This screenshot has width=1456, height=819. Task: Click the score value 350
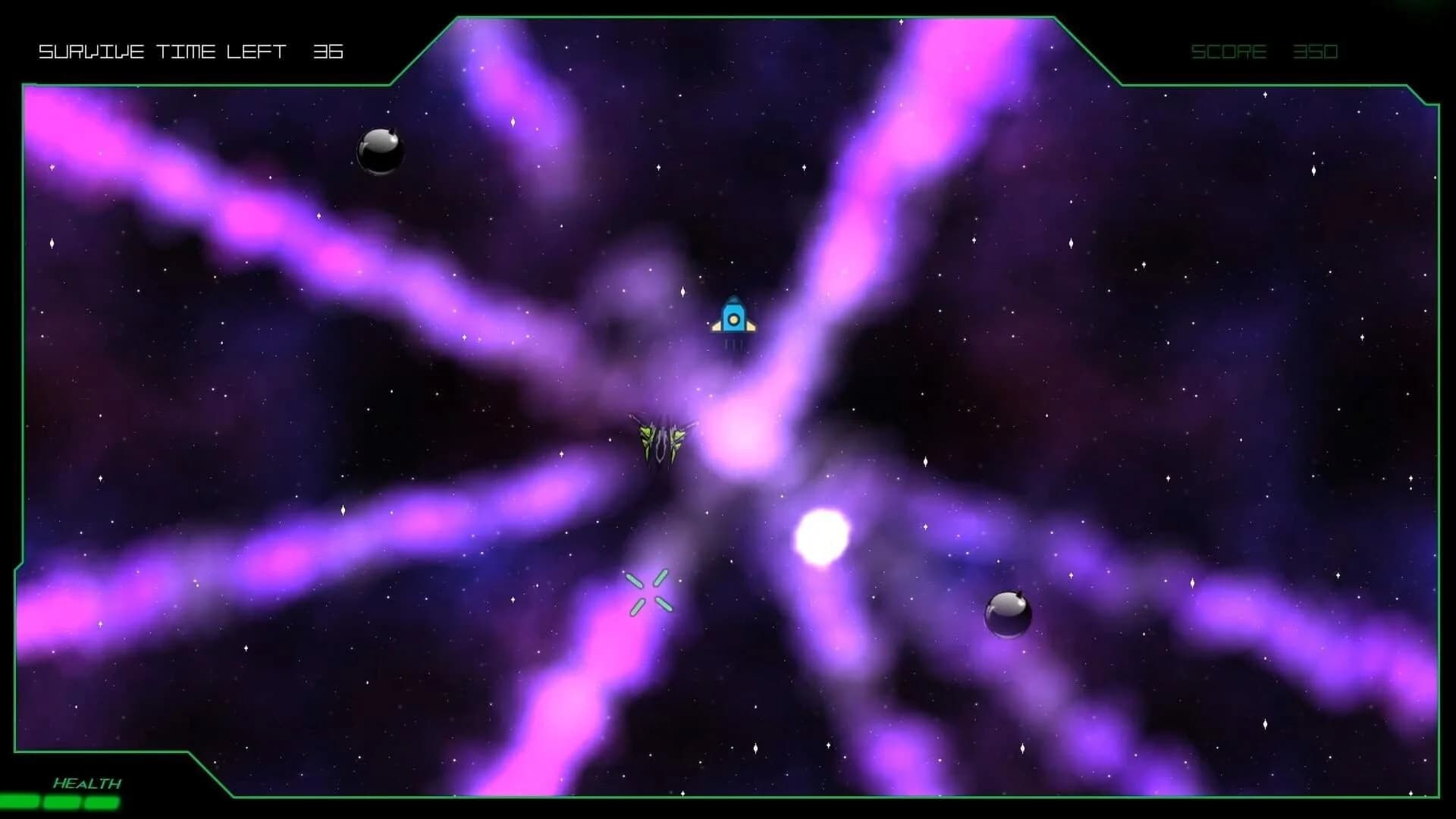click(1316, 52)
